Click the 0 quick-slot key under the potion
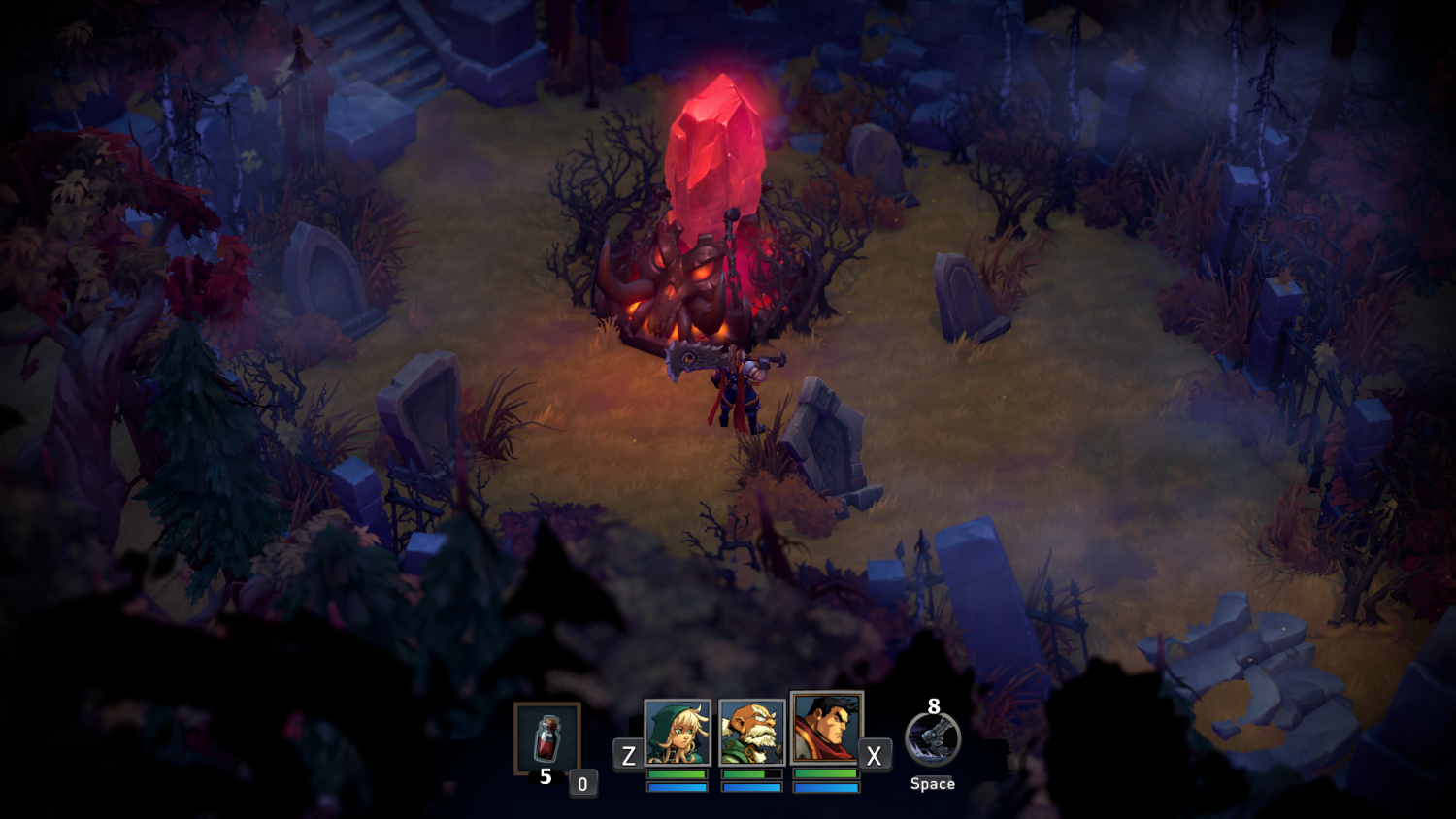The image size is (1456, 819). (583, 782)
